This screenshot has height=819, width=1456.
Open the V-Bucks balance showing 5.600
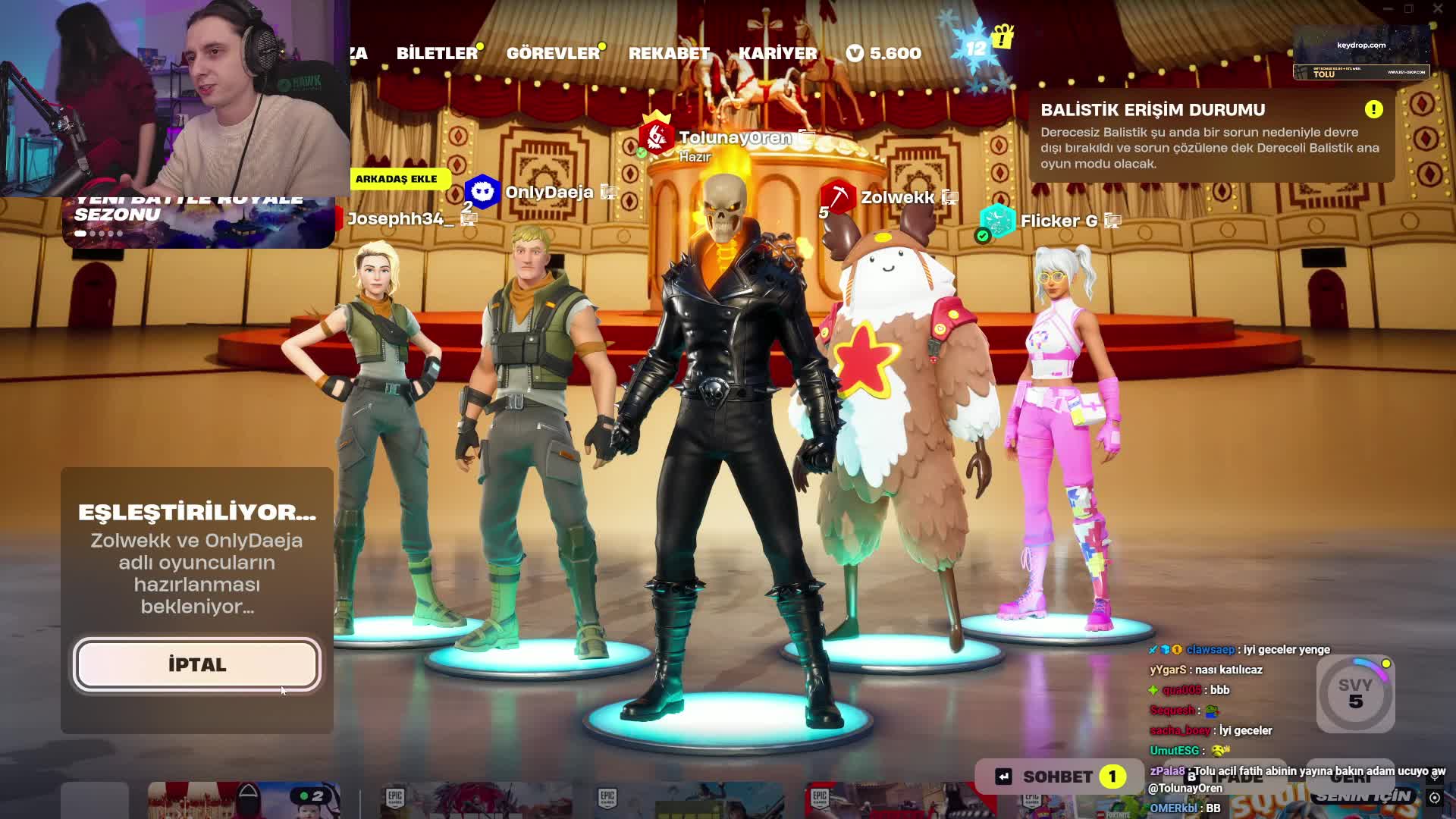pos(884,53)
